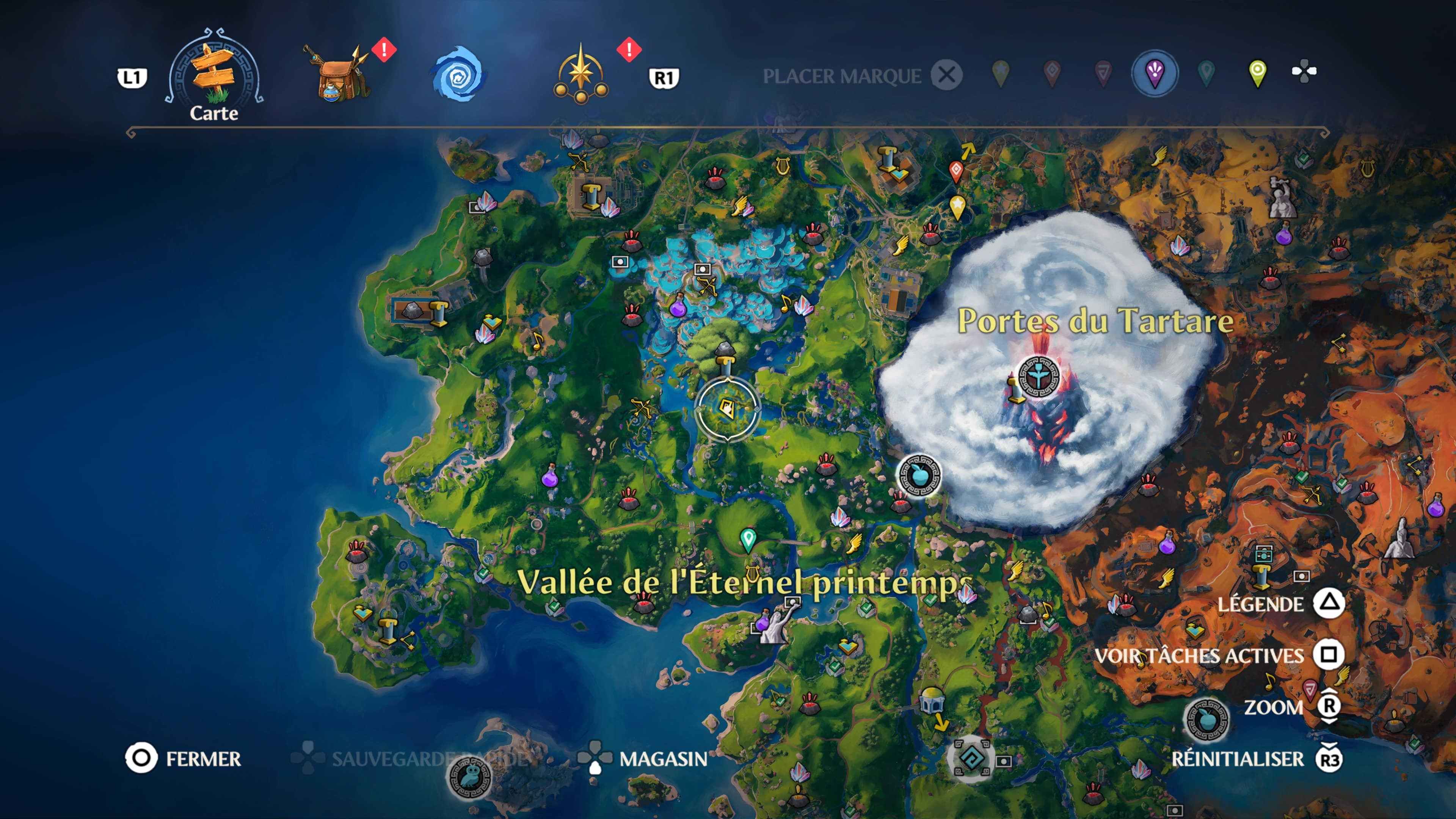This screenshot has width=1456, height=819.
Task: Show VOIR TÂCHES ACTIVES task list
Action: pyautogui.click(x=1329, y=655)
